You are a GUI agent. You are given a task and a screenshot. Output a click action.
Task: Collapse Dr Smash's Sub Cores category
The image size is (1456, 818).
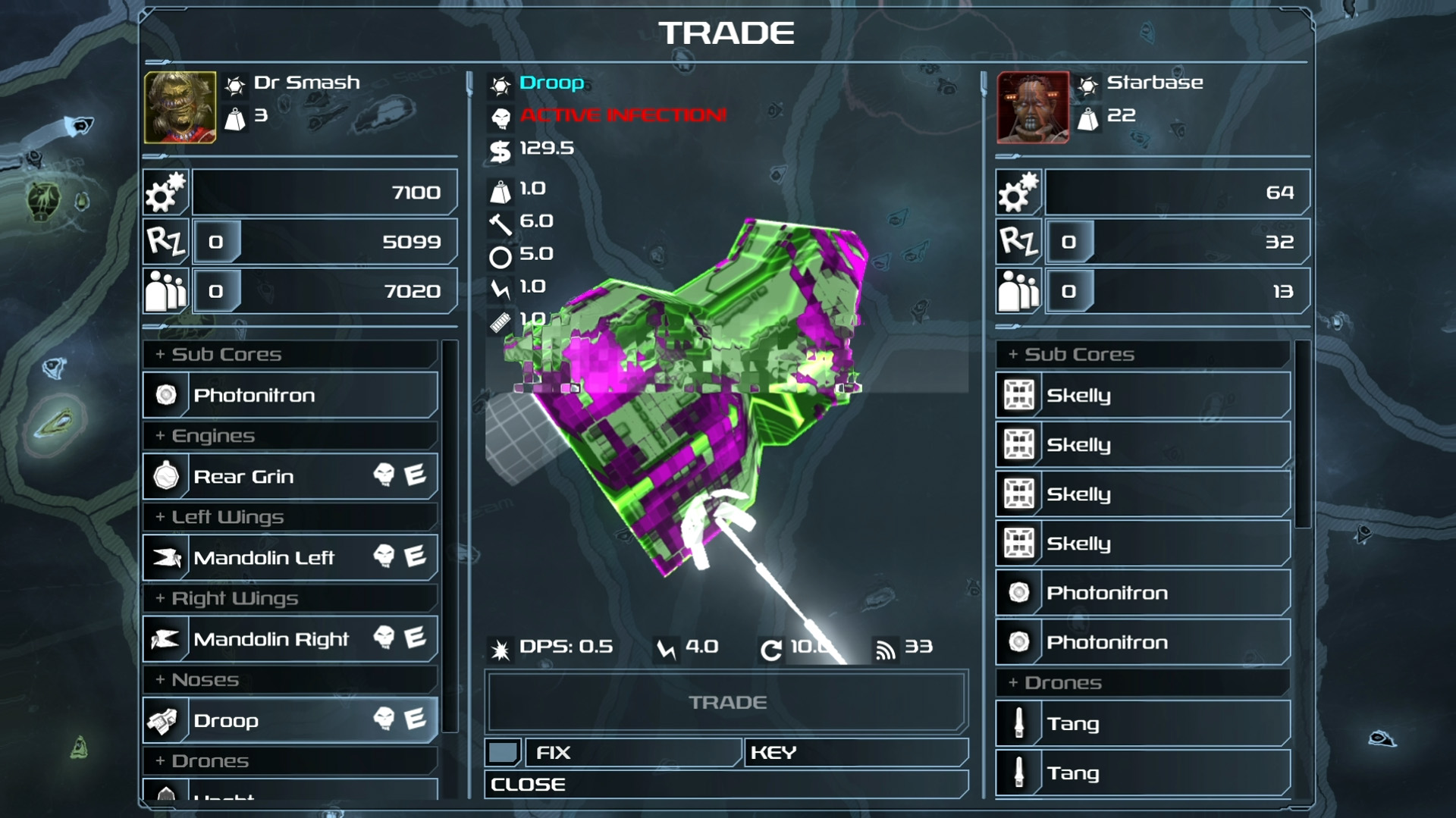click(290, 354)
